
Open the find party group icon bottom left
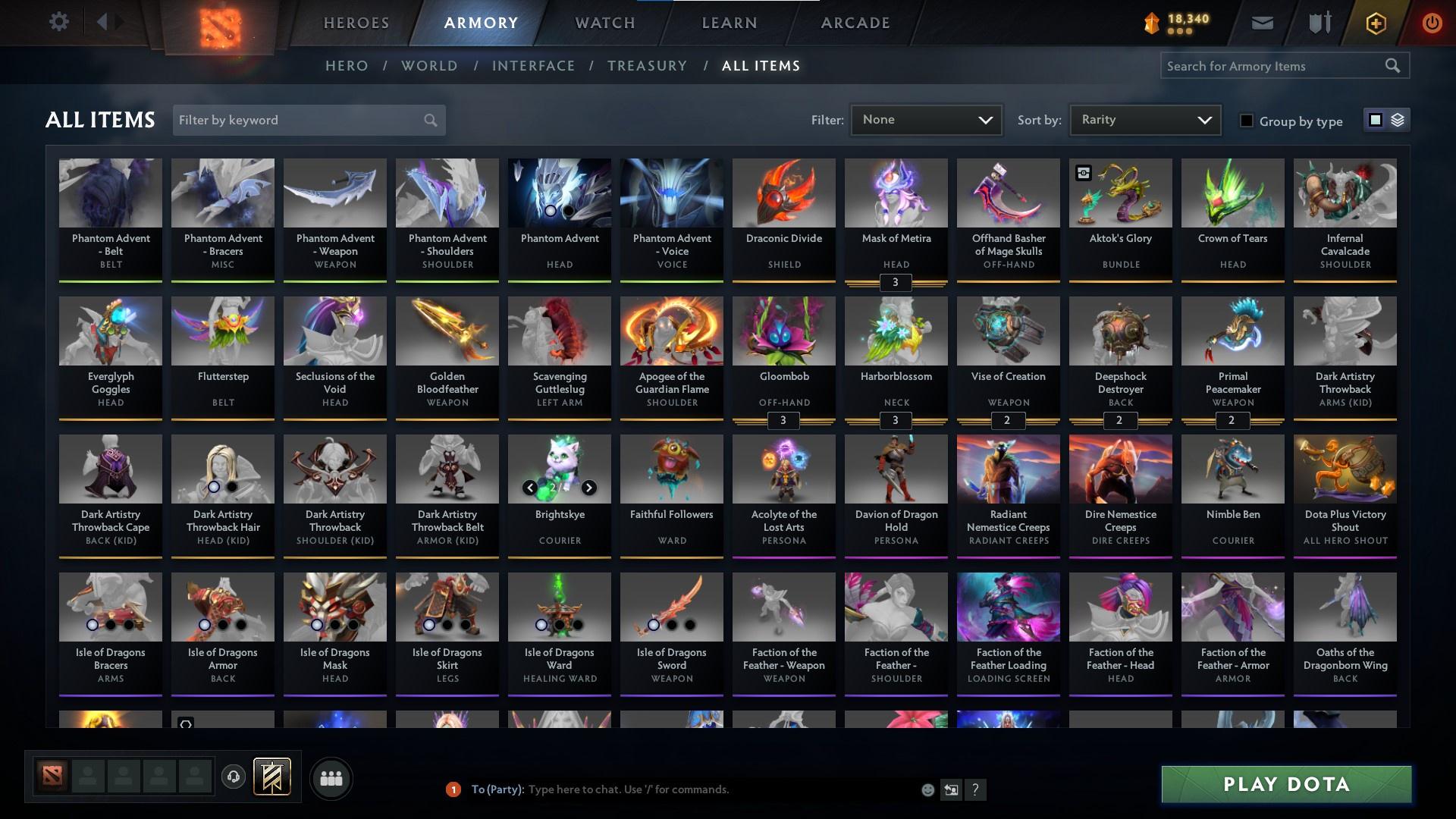[x=331, y=778]
